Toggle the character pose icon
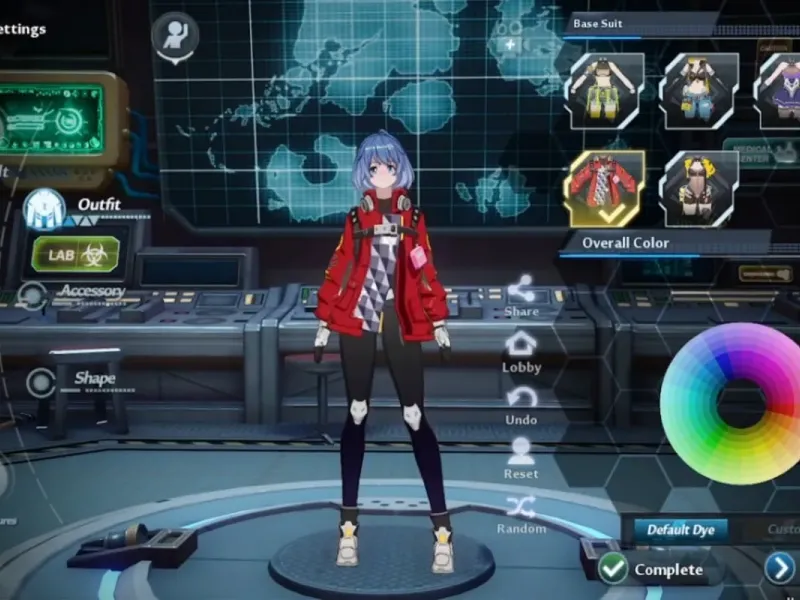 tap(174, 35)
